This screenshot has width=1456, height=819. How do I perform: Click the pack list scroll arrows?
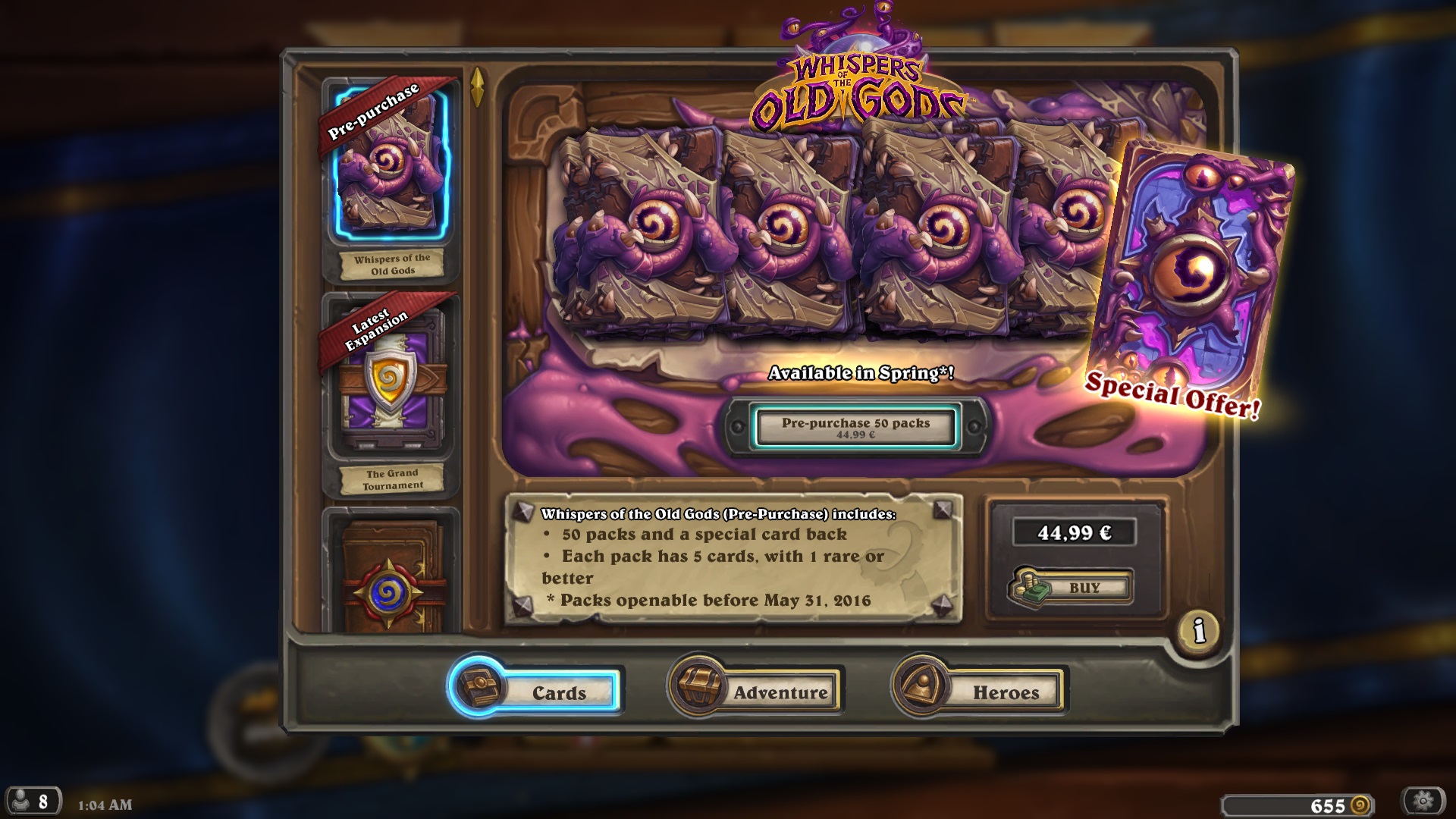pyautogui.click(x=478, y=87)
